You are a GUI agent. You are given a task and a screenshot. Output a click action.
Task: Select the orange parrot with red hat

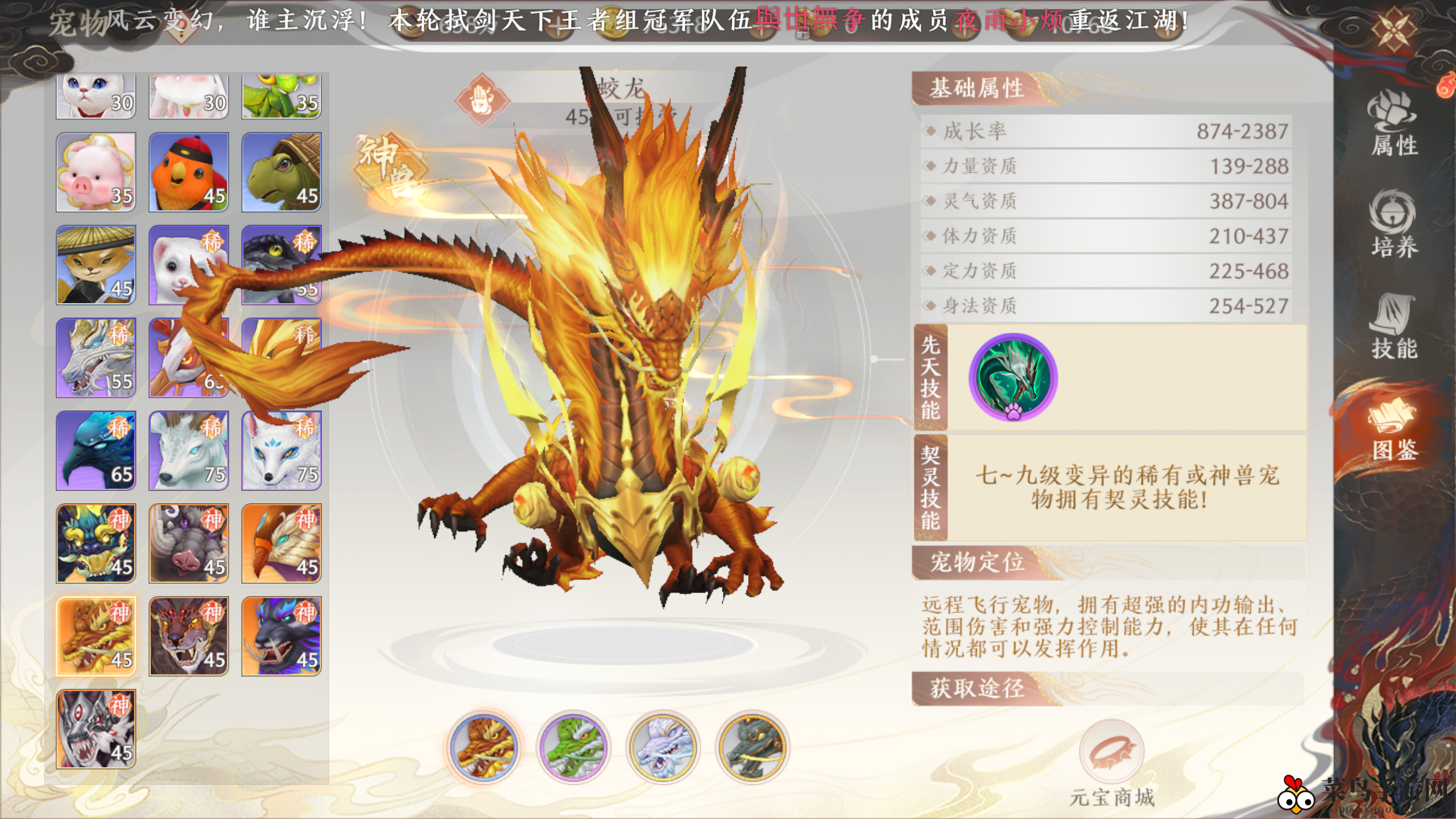point(189,172)
